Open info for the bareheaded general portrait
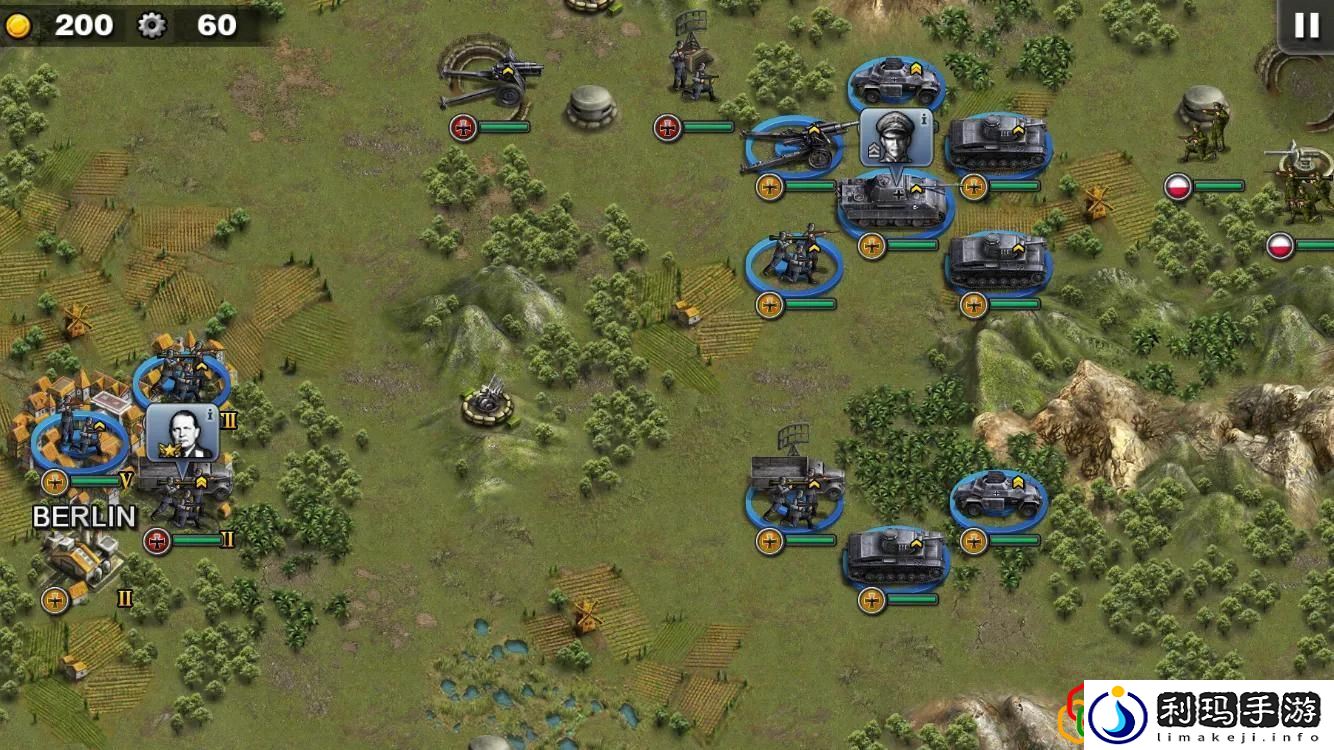The width and height of the screenshot is (1334, 750). click(x=183, y=432)
